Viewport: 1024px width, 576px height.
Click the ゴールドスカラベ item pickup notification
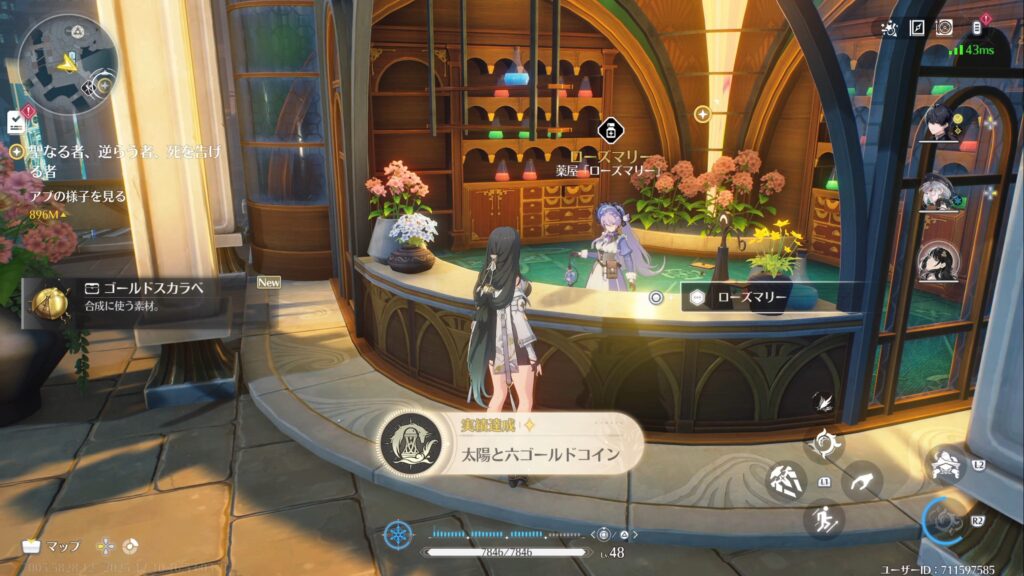[135, 298]
